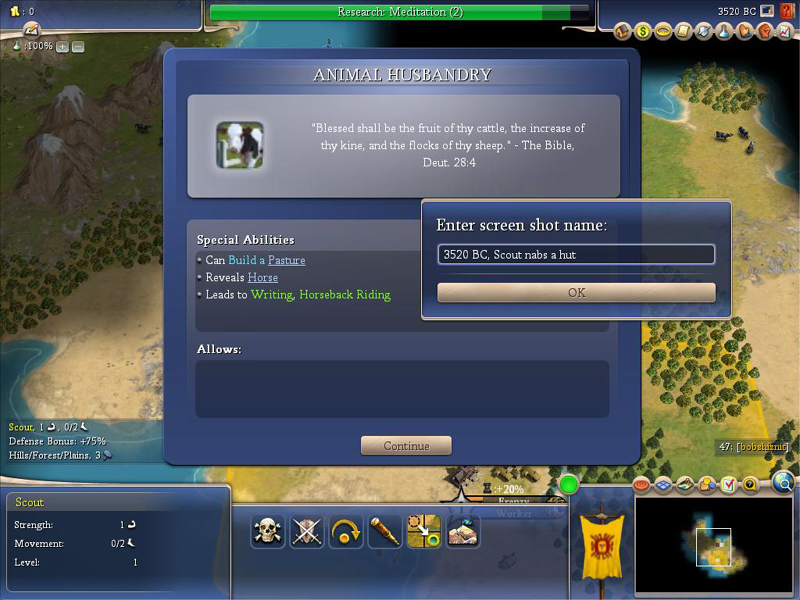The height and width of the screenshot is (600, 800).
Task: Click the green end turn button
Action: (569, 485)
